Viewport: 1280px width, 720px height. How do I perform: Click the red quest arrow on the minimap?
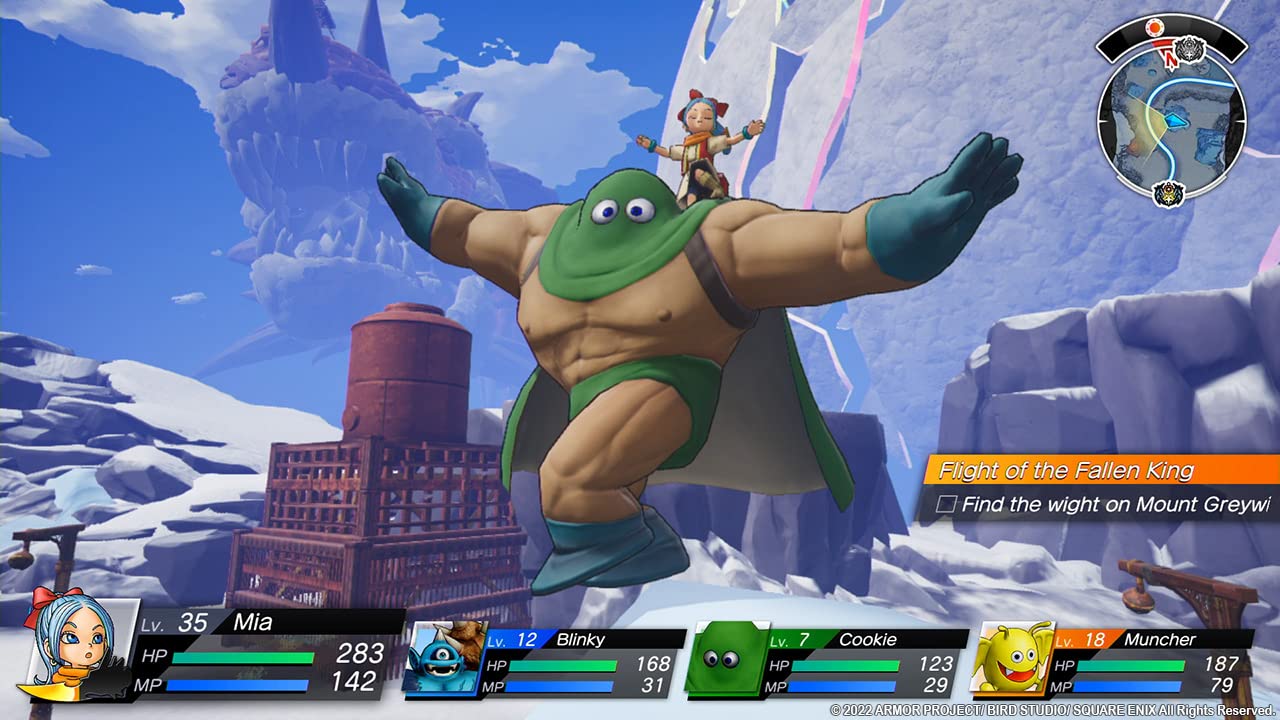1169,59
